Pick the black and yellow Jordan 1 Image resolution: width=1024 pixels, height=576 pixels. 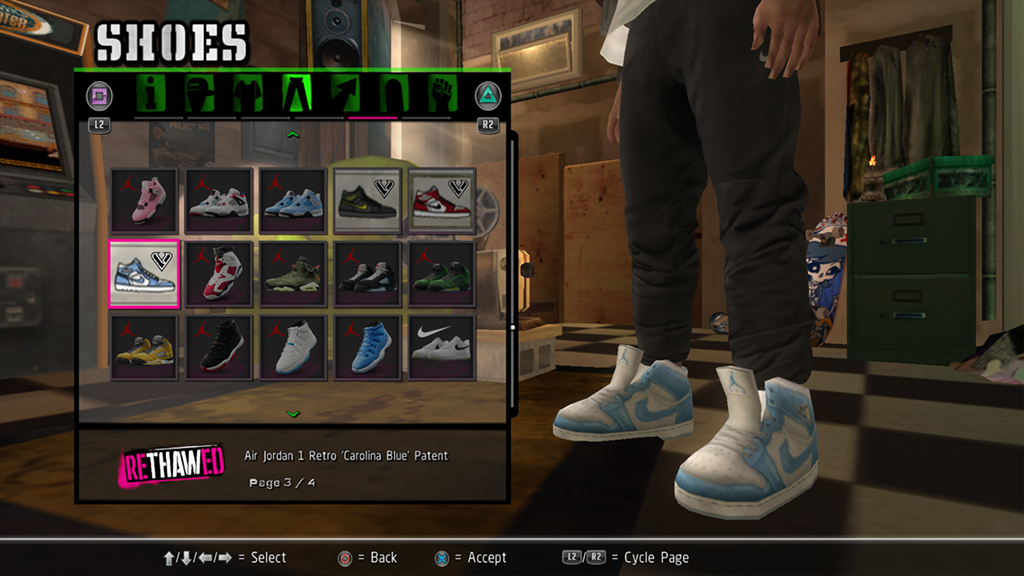(367, 200)
